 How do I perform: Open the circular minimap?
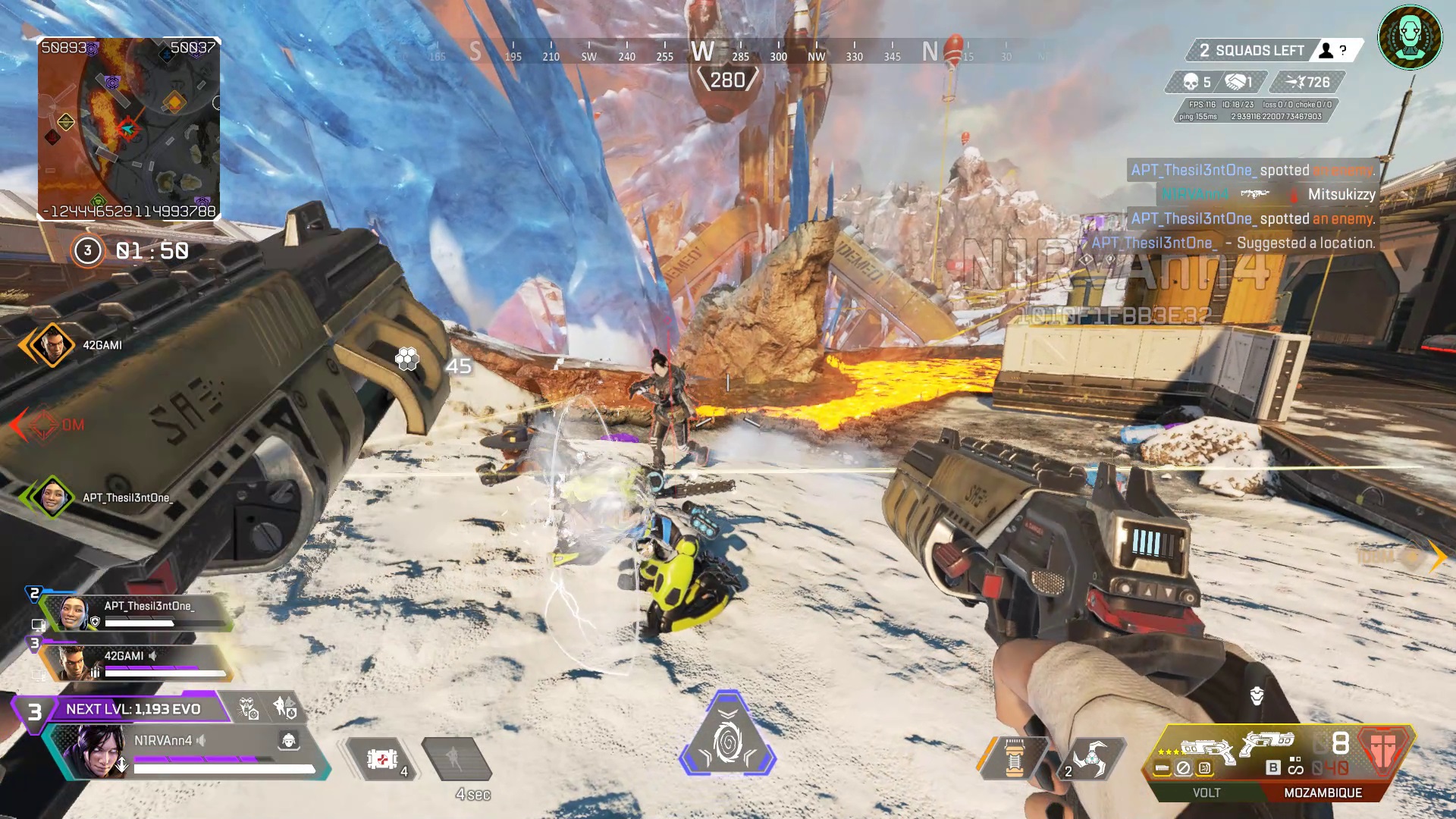129,129
